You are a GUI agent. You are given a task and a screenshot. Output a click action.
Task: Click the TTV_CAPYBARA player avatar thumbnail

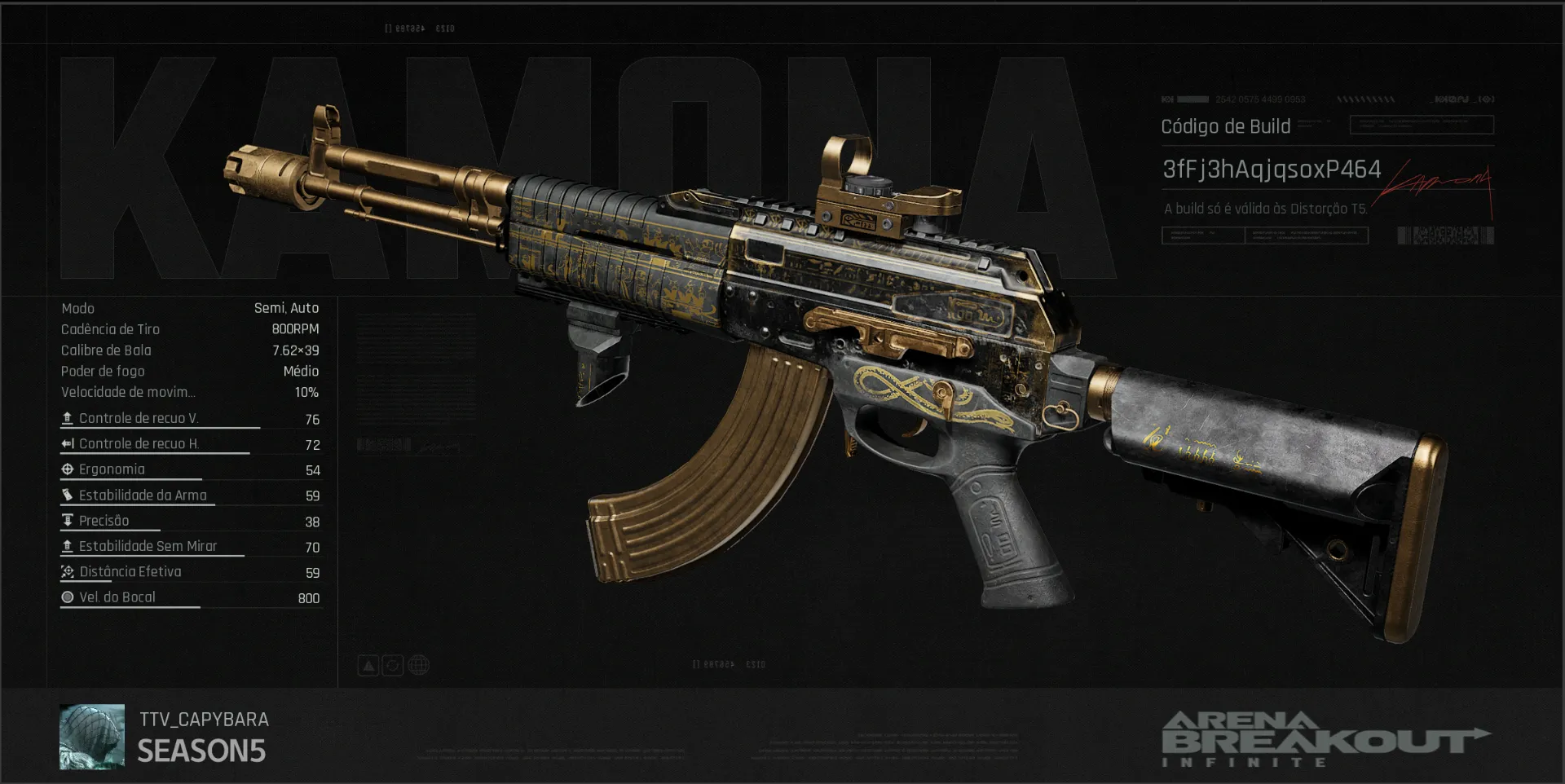point(91,736)
